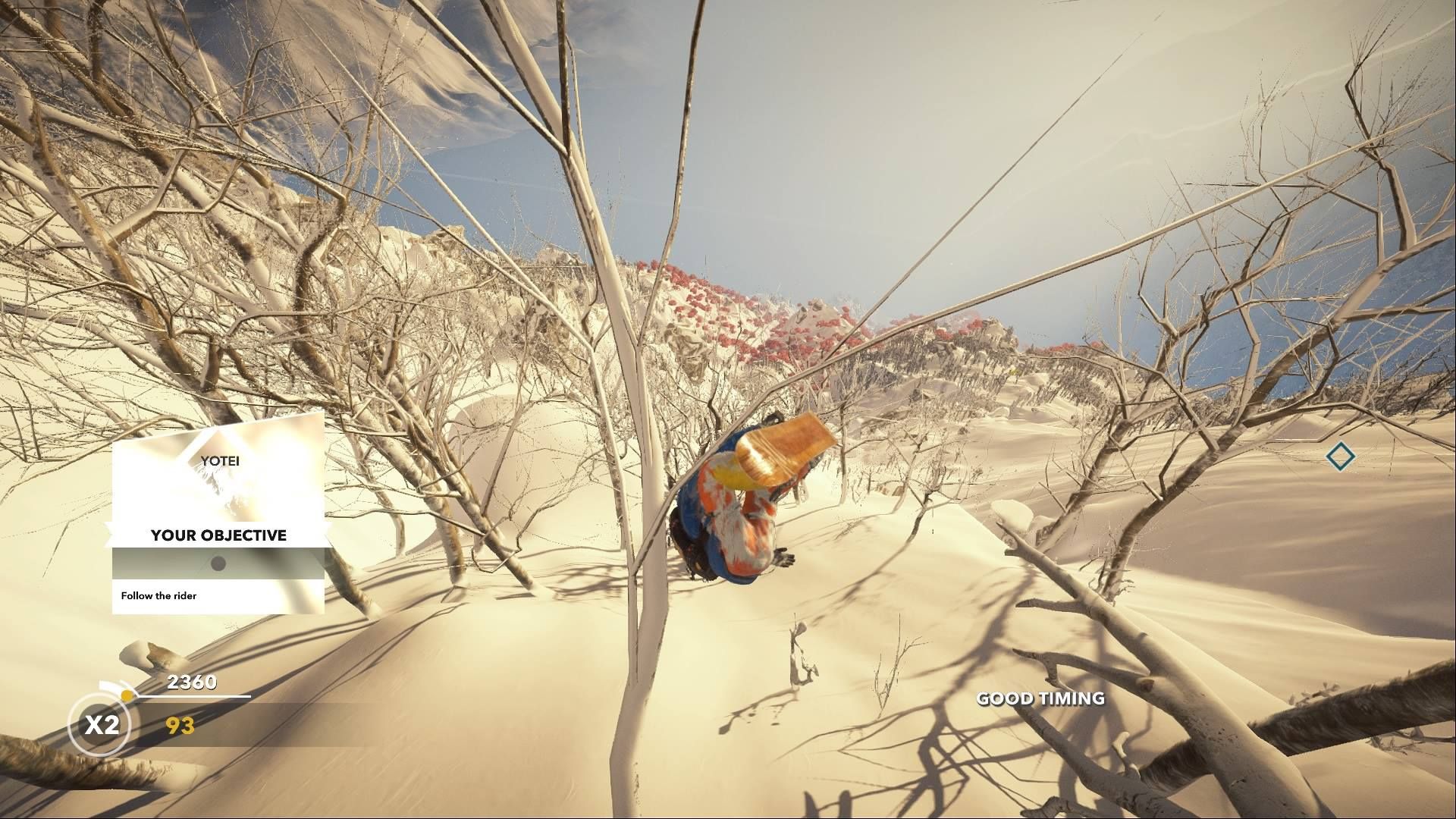Click the yellow progress dot beside the score
1456x819 pixels.
coord(127,694)
